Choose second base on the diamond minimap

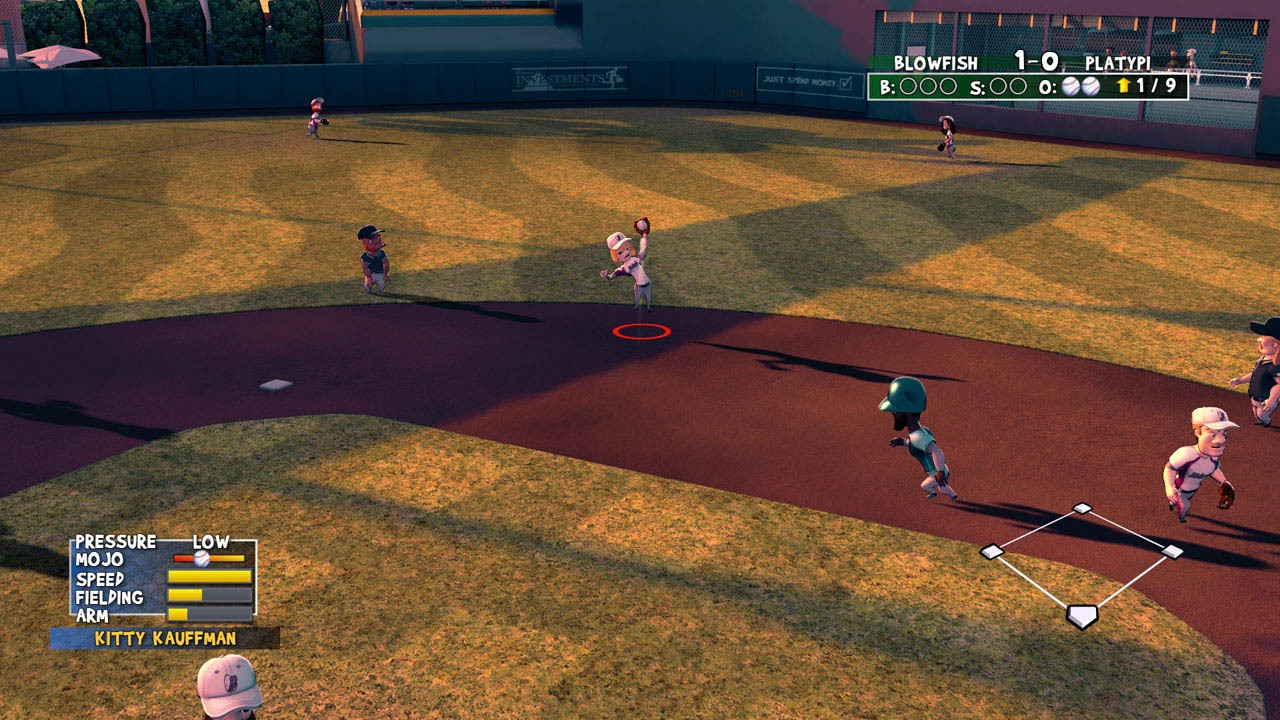1082,508
